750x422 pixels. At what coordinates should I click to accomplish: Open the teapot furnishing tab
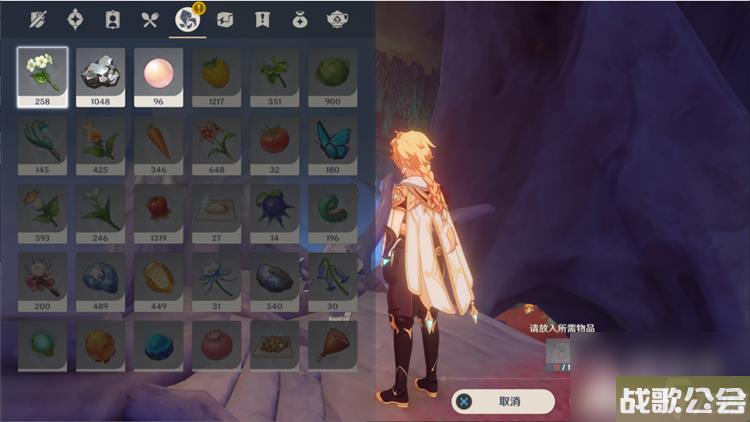pos(337,19)
